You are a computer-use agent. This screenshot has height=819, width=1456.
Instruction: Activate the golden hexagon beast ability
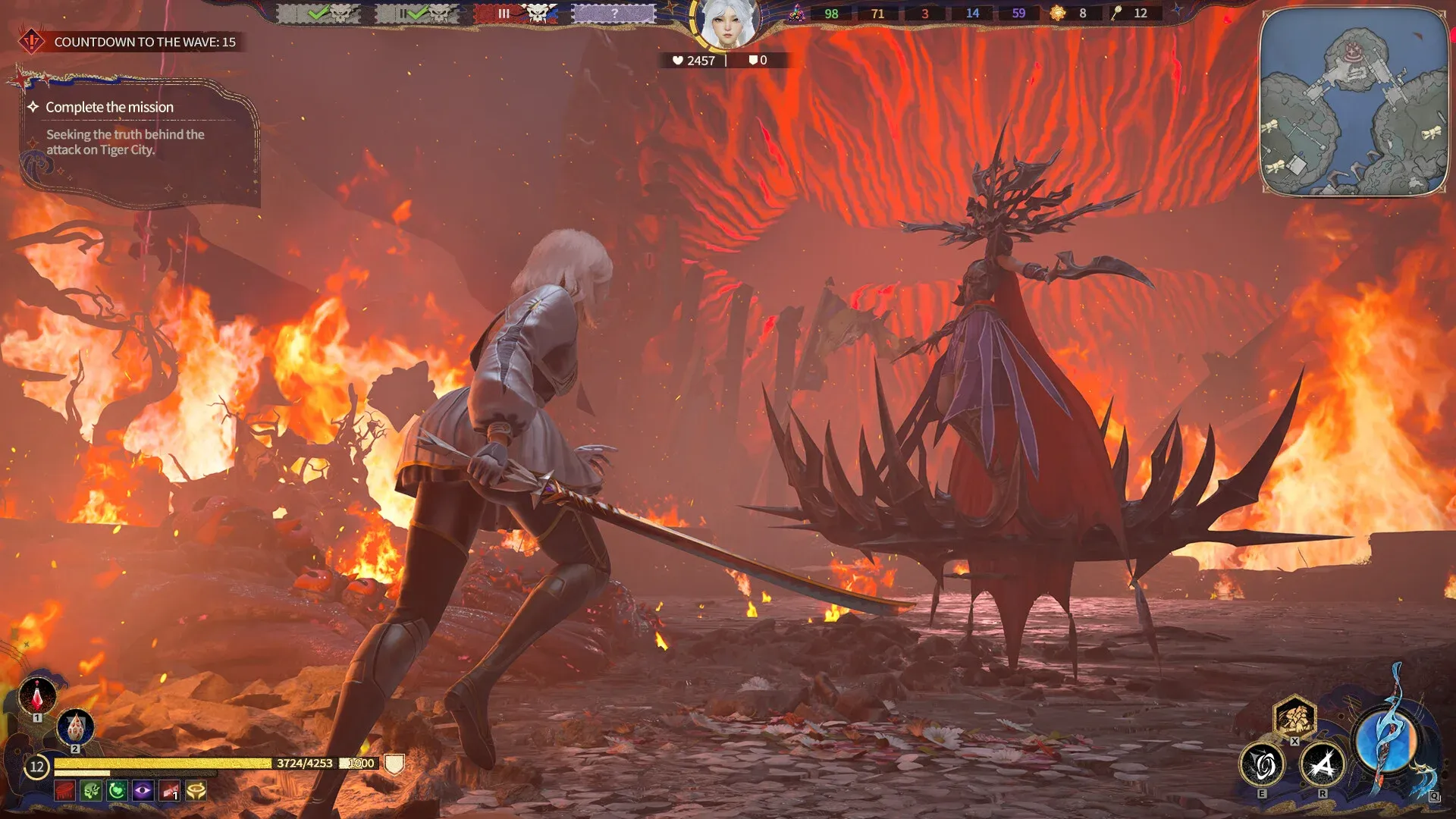1294,716
